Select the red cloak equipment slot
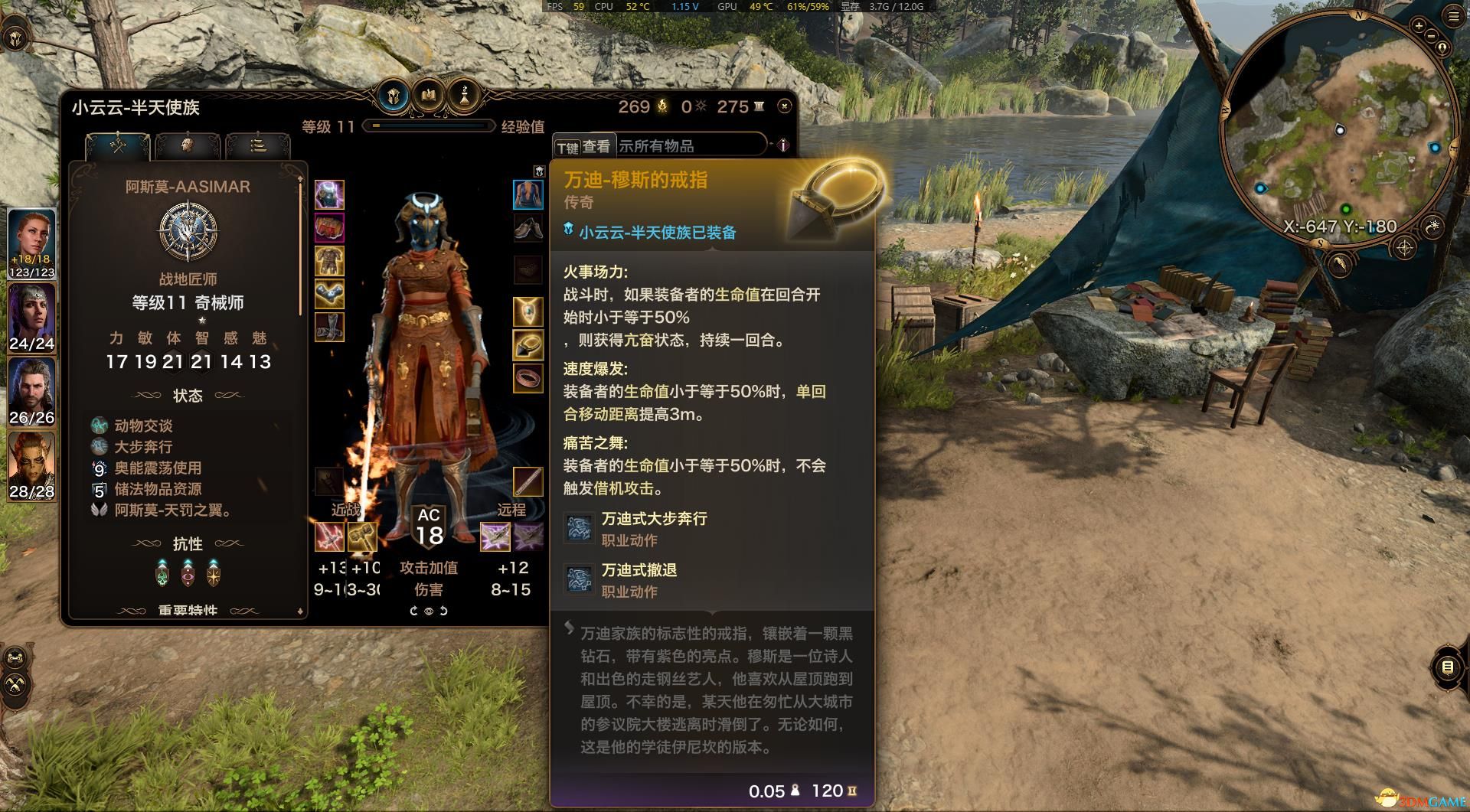This screenshot has width=1470, height=812. 329,228
